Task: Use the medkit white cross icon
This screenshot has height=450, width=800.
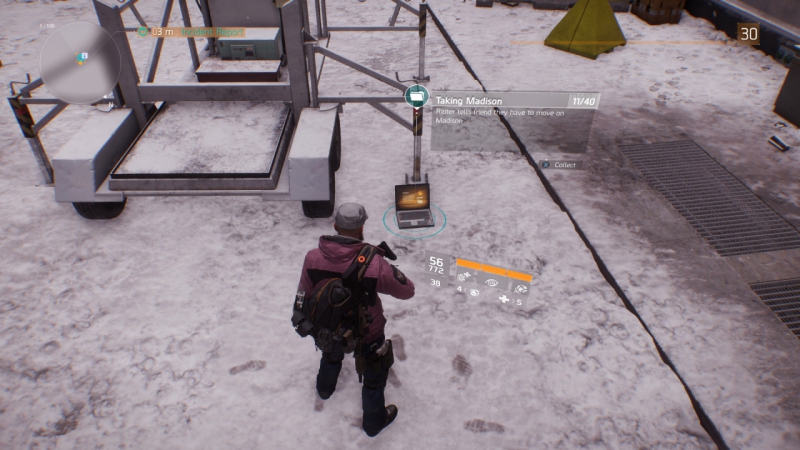Action: tap(504, 299)
